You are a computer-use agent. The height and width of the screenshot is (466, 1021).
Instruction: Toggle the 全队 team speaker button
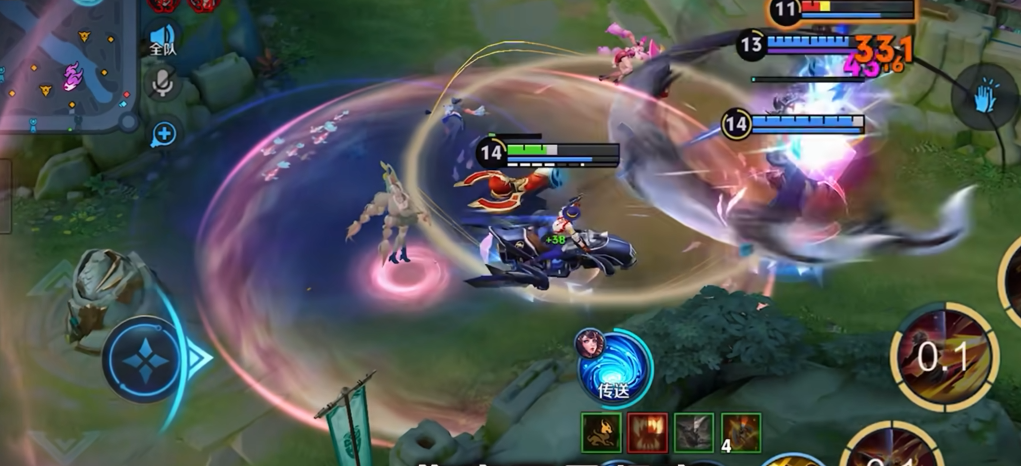(162, 38)
